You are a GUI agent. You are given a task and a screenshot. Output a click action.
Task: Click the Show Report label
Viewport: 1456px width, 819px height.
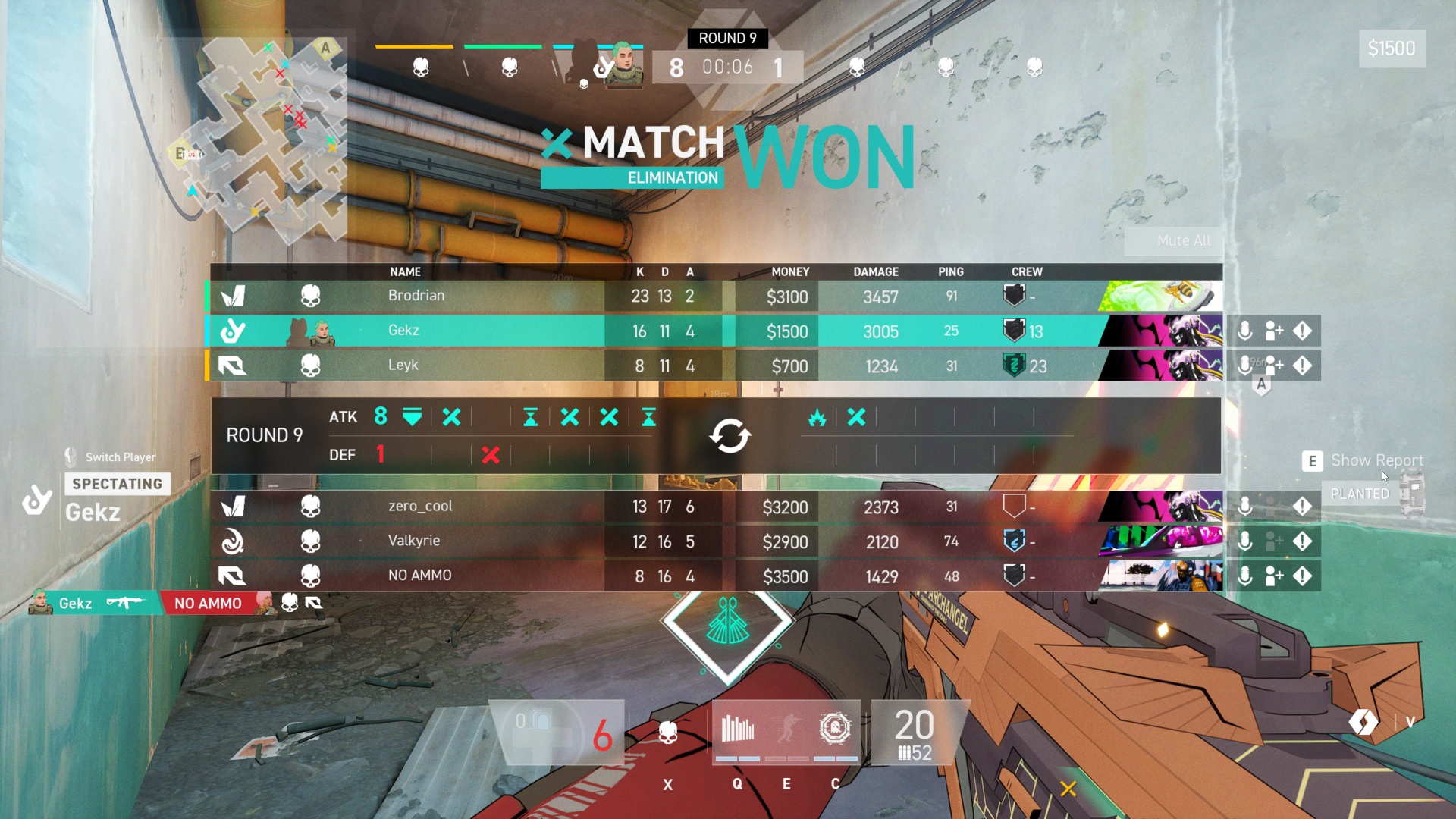[1376, 460]
